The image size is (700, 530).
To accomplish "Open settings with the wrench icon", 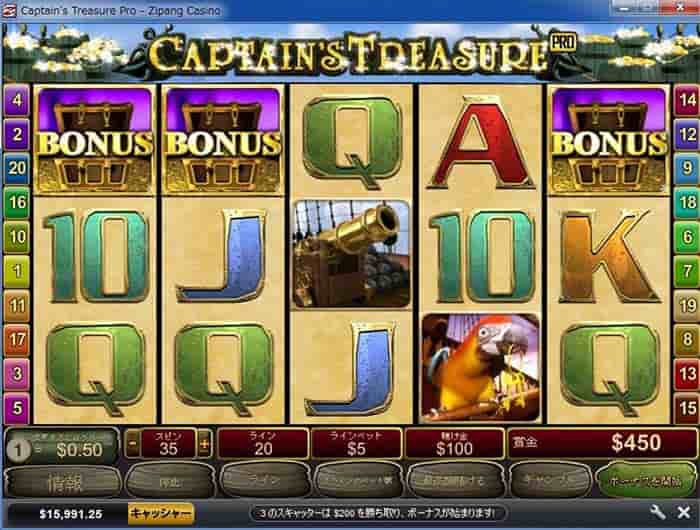I will pyautogui.click(x=657, y=514).
